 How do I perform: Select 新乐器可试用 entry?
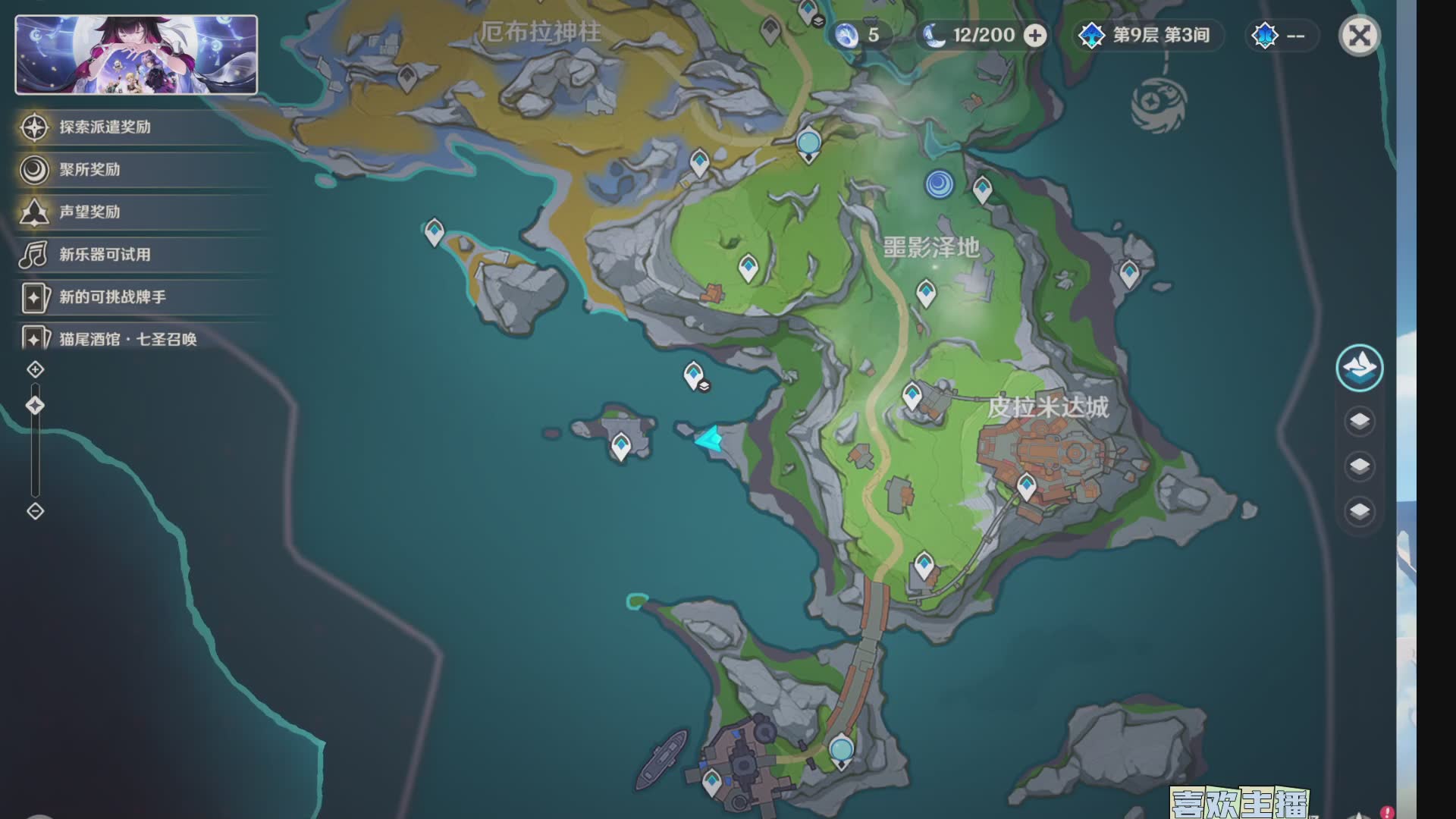(105, 255)
